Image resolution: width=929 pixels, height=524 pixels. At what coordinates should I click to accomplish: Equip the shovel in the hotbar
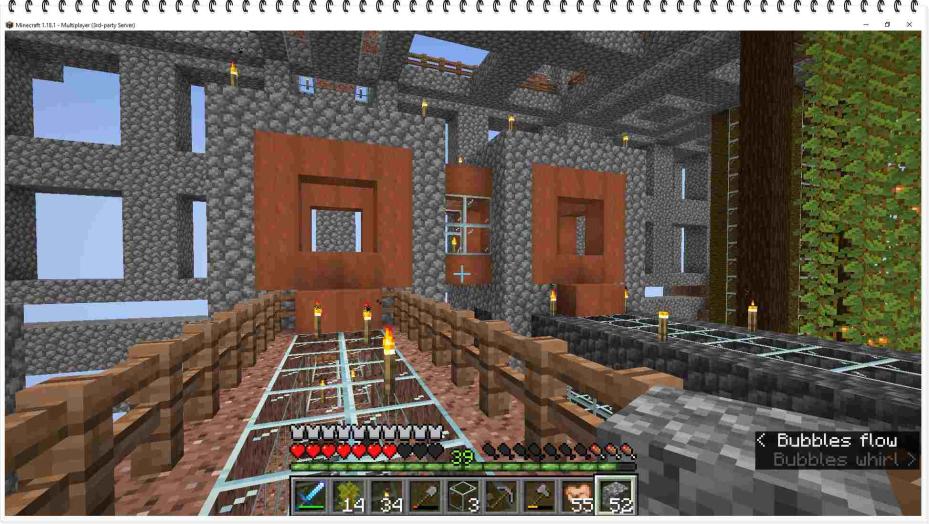(425, 496)
